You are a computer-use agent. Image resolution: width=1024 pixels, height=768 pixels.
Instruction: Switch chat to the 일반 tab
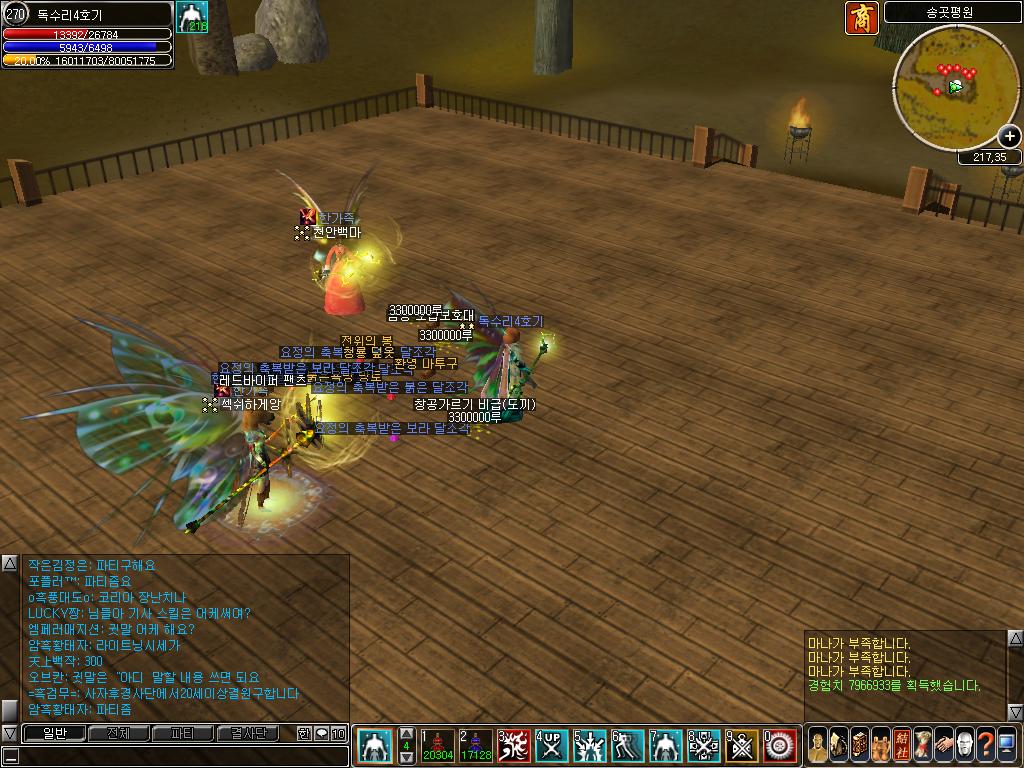[x=54, y=734]
